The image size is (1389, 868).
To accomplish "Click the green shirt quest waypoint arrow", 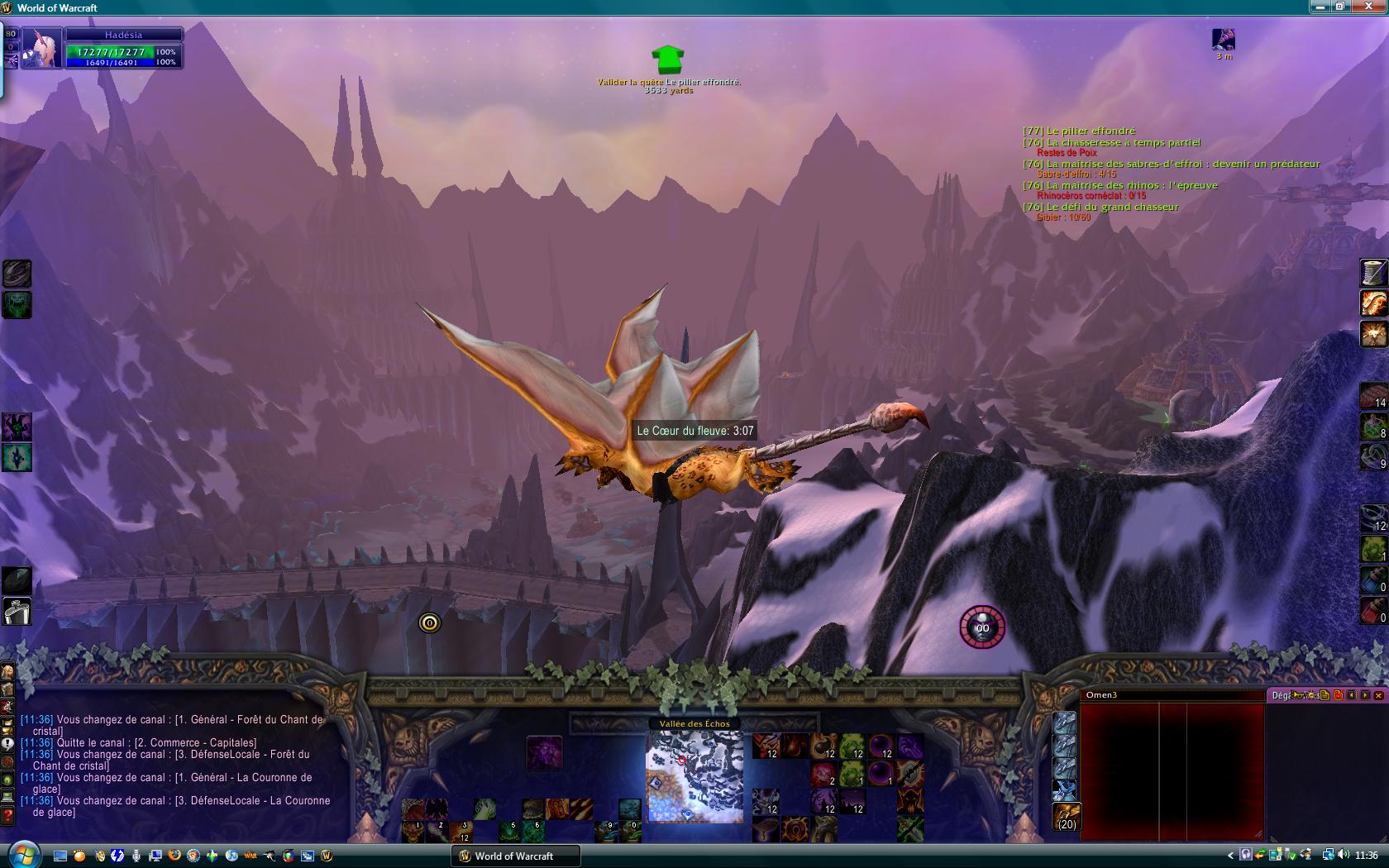I will point(668,60).
